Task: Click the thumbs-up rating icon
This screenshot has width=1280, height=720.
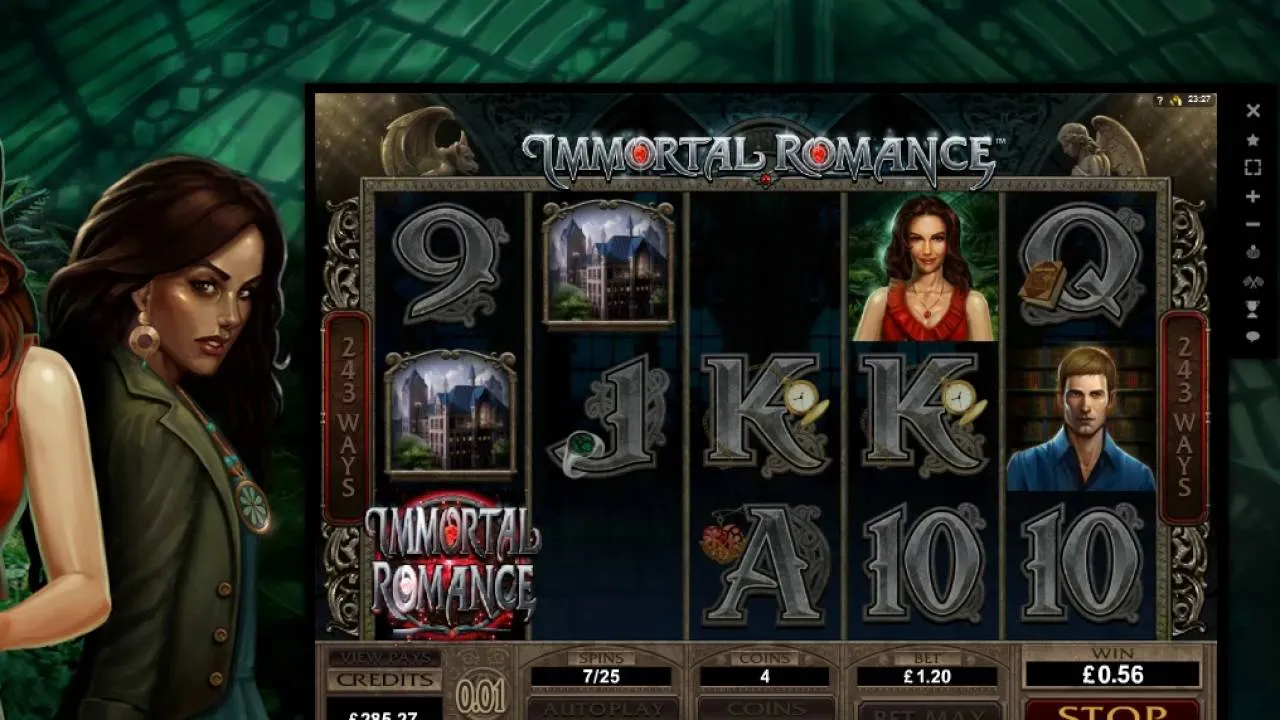Action: click(x=1254, y=252)
